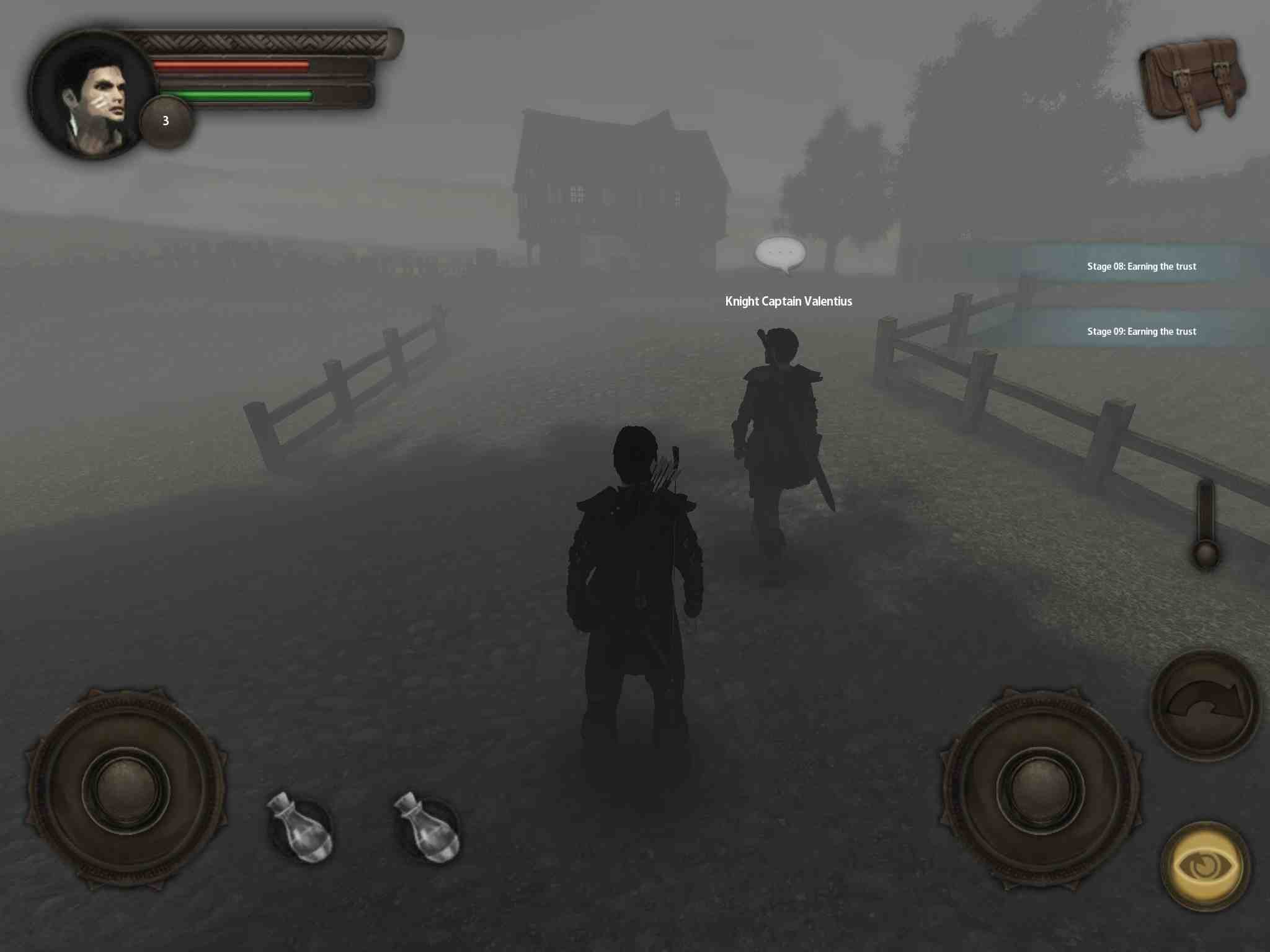Tap the speech bubble above Knight Captain Valentius
Screen dimensions: 1270x952
[780, 253]
